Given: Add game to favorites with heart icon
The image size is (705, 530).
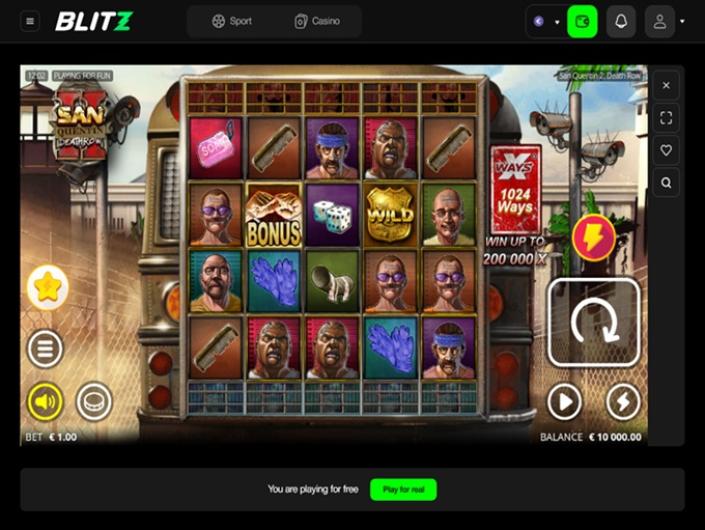Looking at the screenshot, I should click(667, 150).
